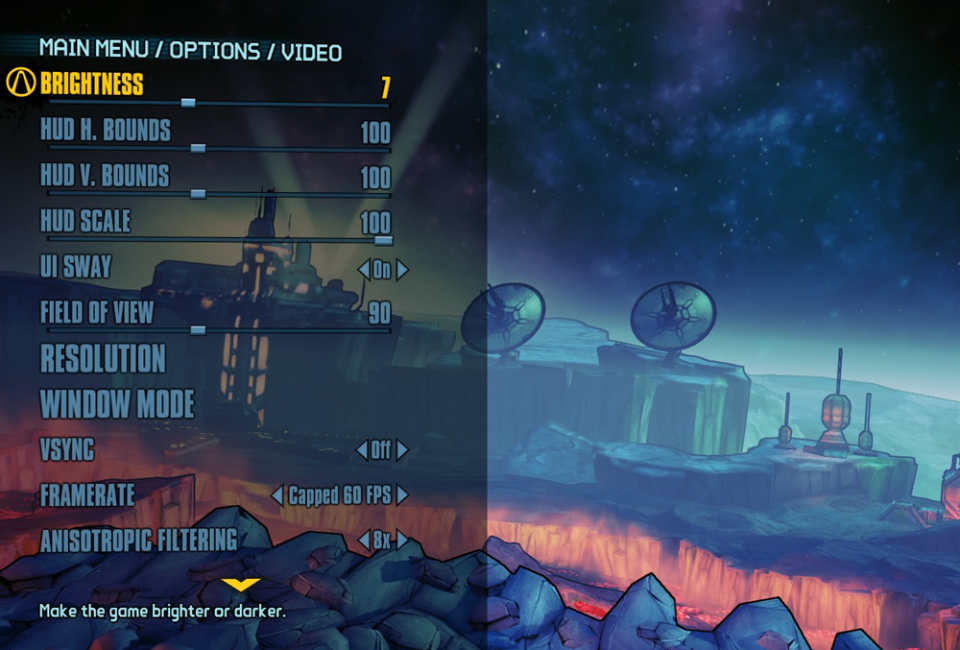Click the right arrow for VSync
This screenshot has height=650, width=960.
402,451
